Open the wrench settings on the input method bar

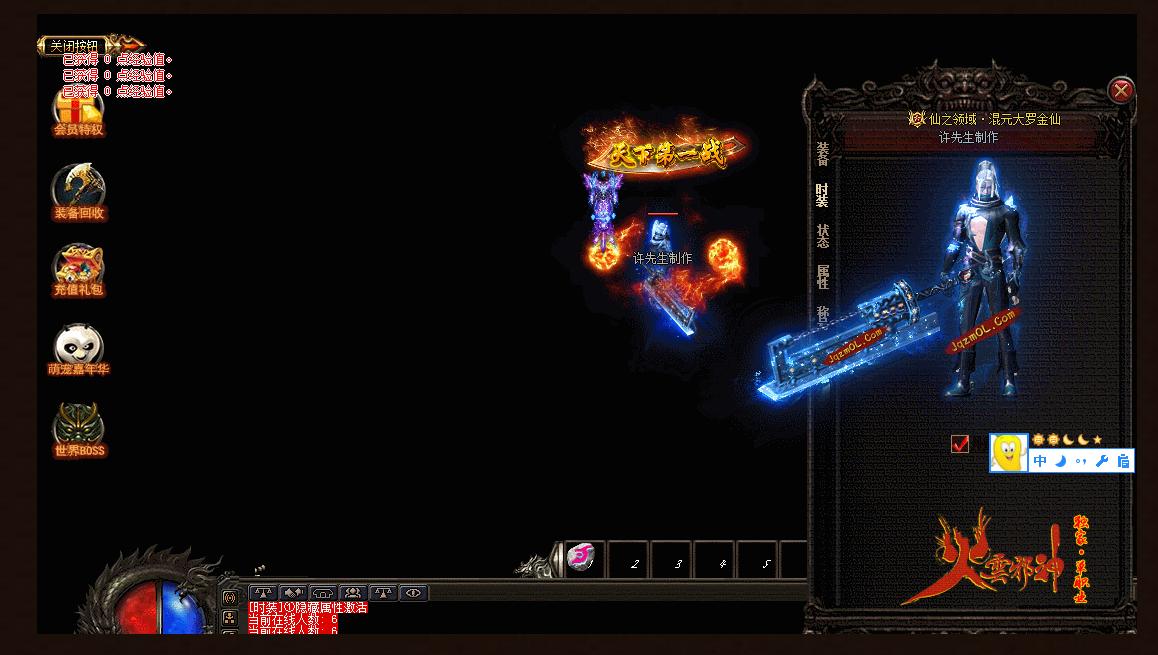click(x=1102, y=461)
